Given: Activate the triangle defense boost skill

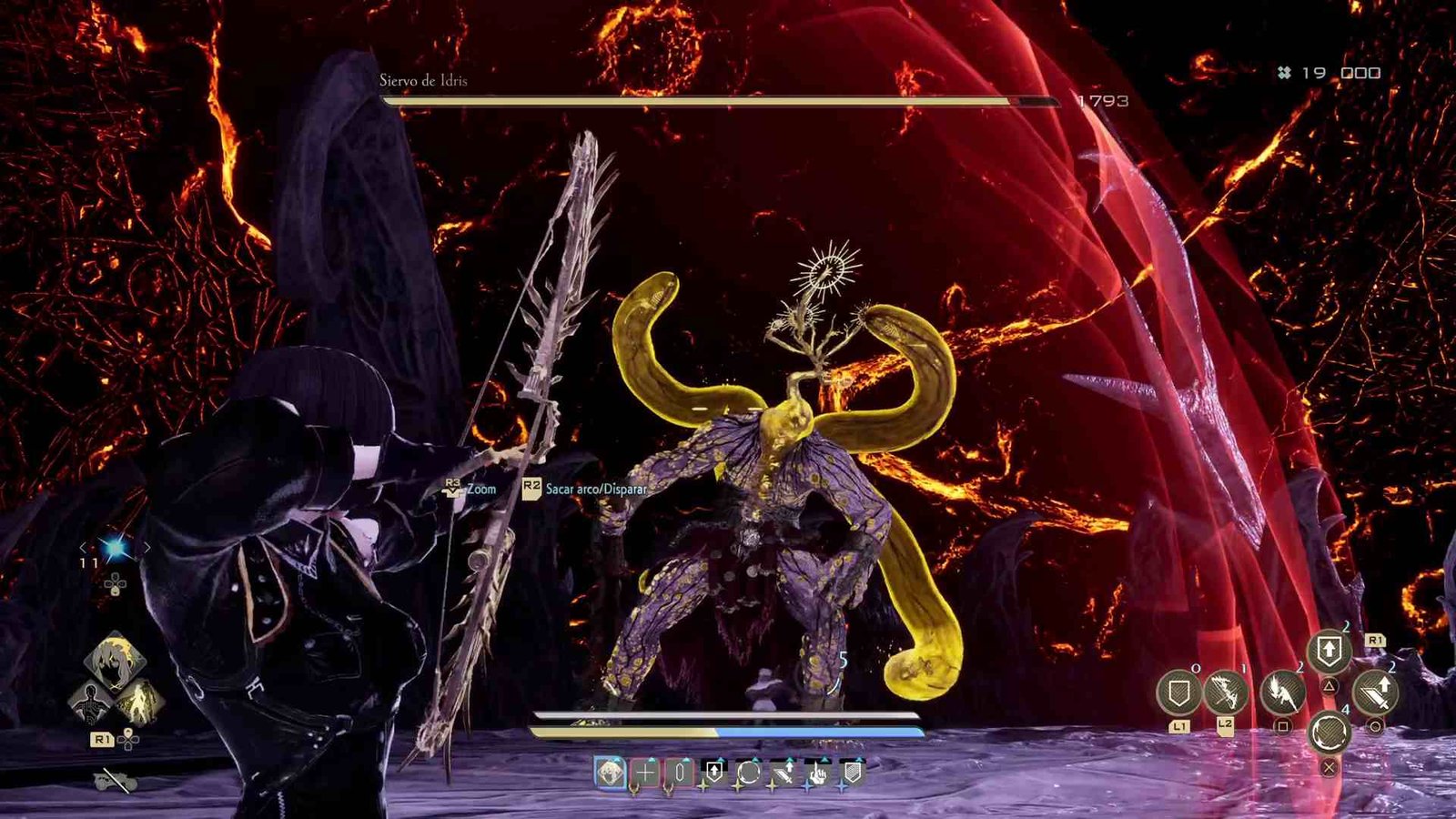Looking at the screenshot, I should click(x=1329, y=650).
